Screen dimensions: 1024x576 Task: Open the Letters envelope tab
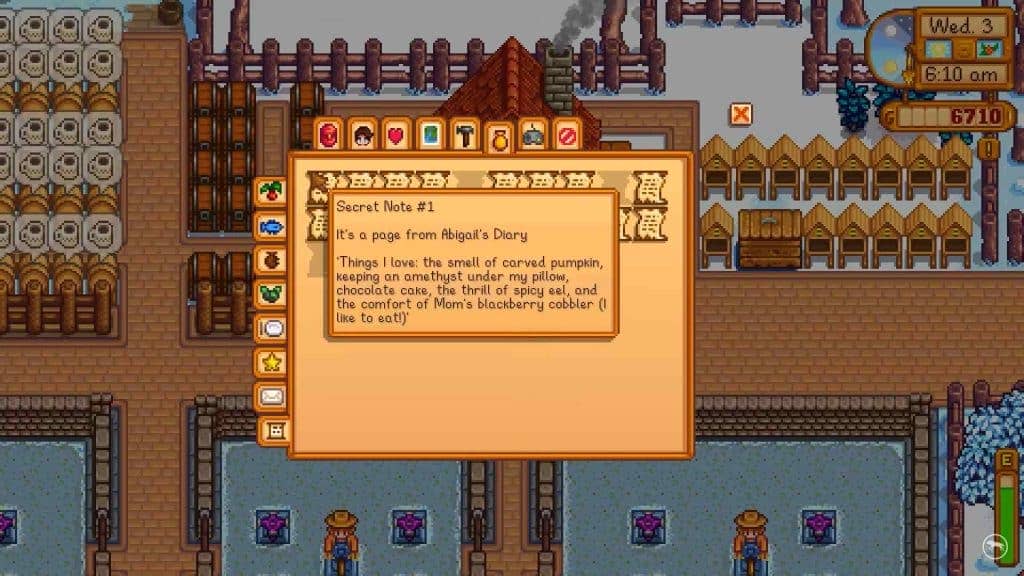pos(270,397)
